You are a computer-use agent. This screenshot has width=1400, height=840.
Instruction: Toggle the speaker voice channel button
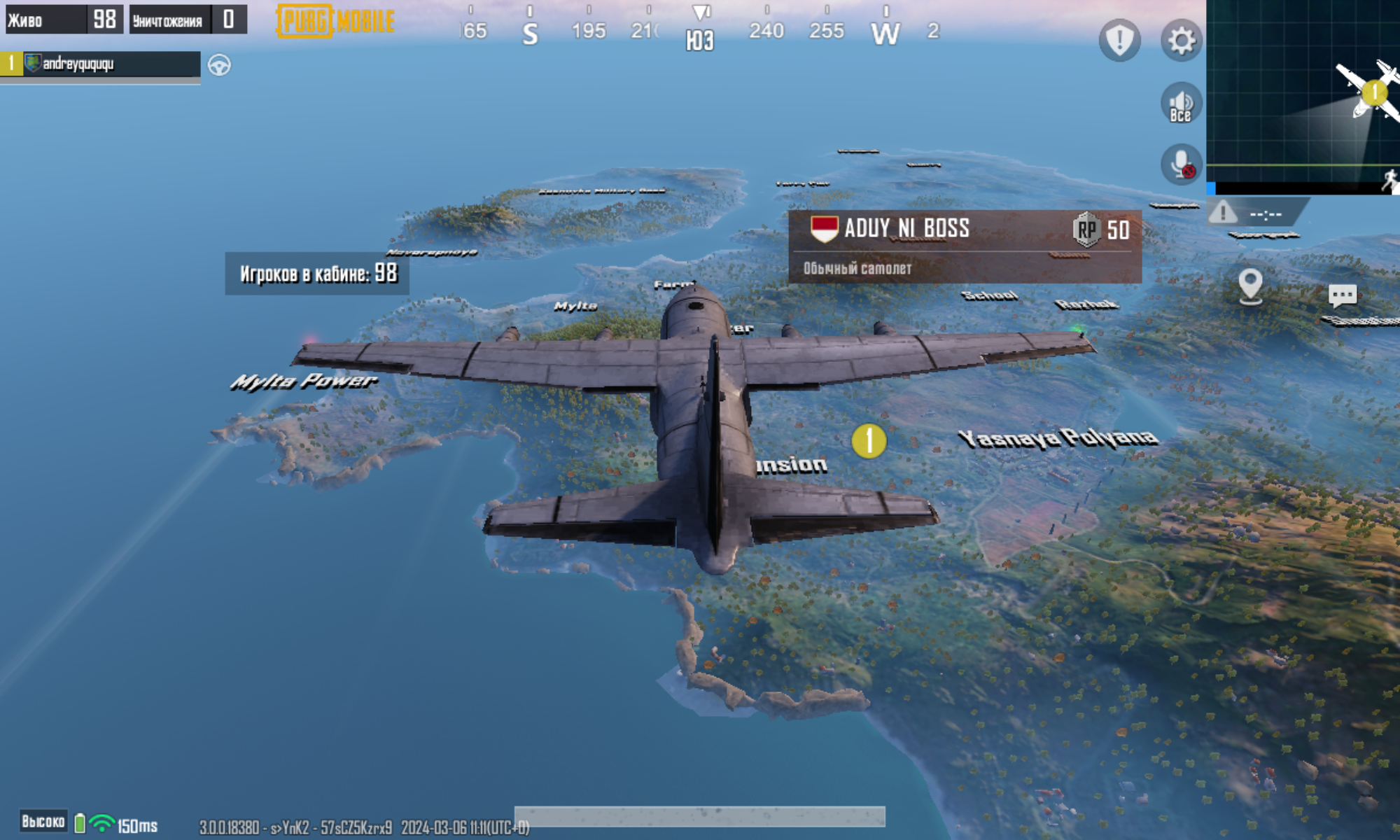tap(1181, 104)
